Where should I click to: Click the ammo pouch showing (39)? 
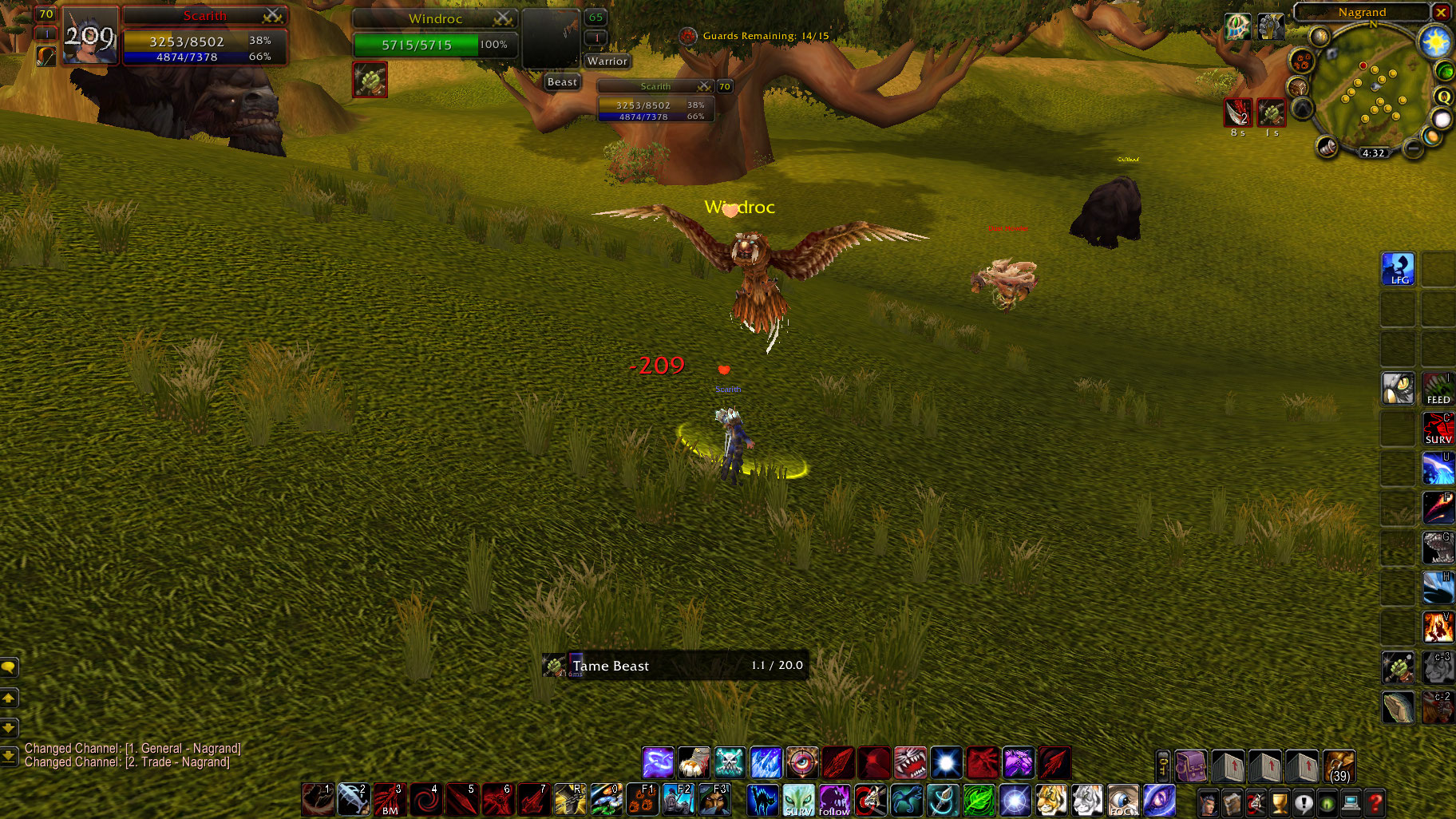tap(1339, 767)
